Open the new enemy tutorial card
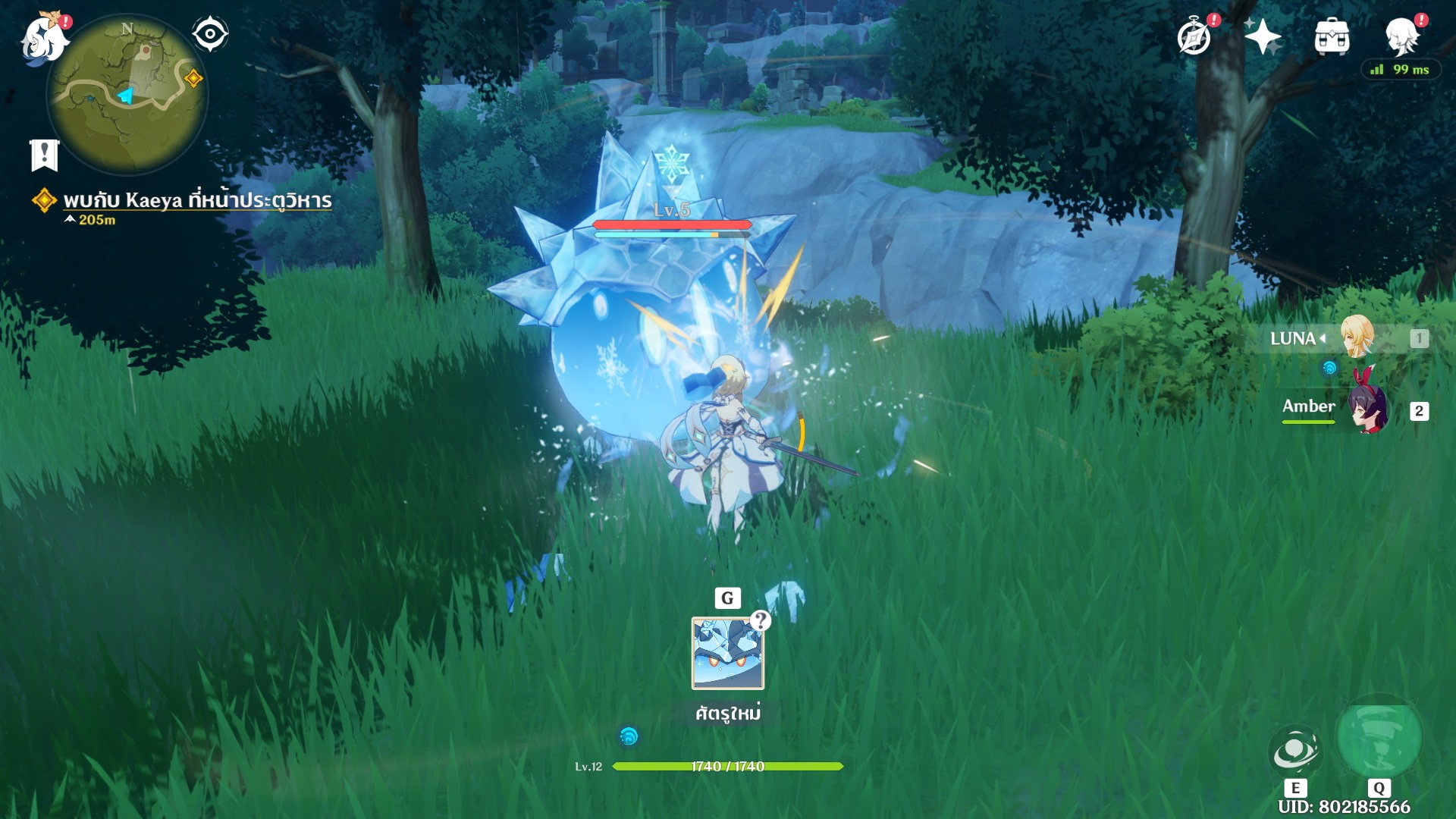The image size is (1456, 819). pos(727,653)
